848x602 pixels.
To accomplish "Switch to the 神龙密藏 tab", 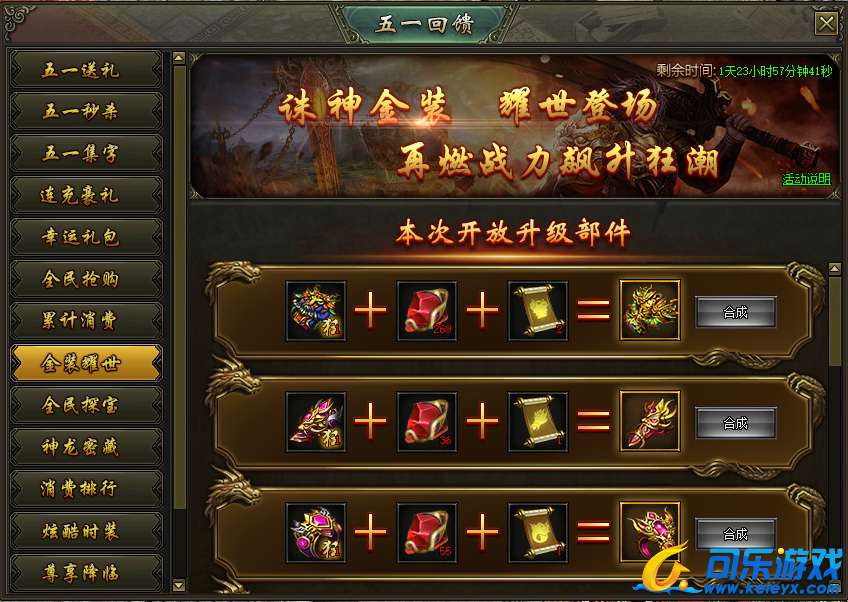I will click(x=86, y=448).
